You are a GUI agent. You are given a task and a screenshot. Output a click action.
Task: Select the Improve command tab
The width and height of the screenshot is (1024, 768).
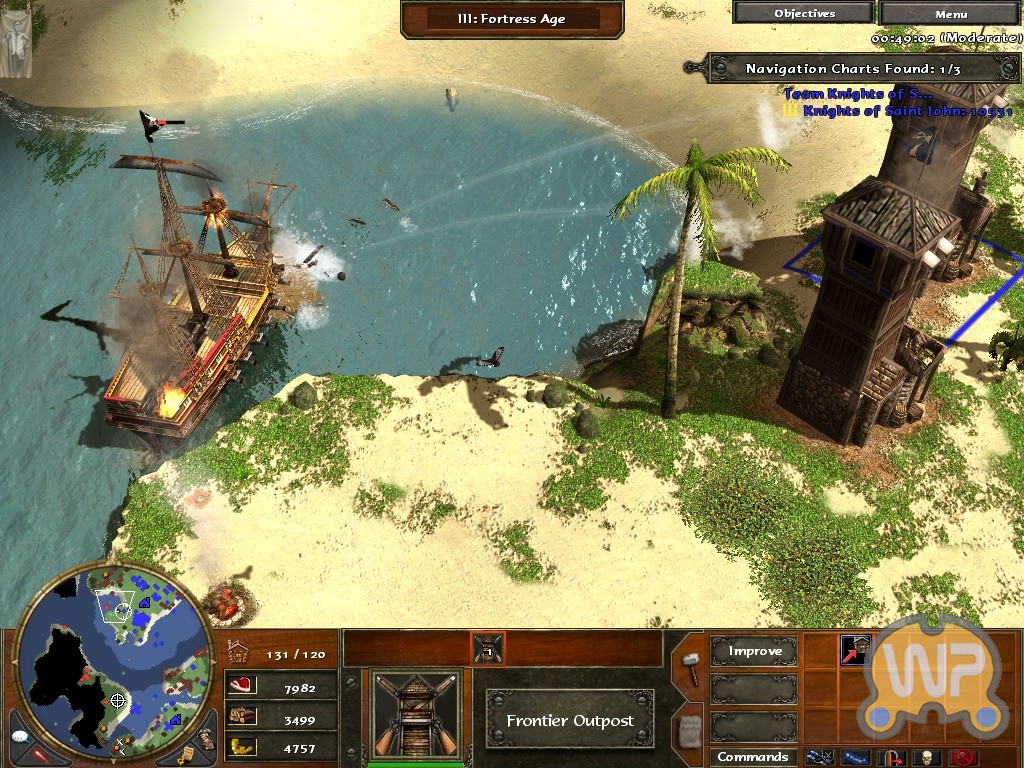point(754,652)
